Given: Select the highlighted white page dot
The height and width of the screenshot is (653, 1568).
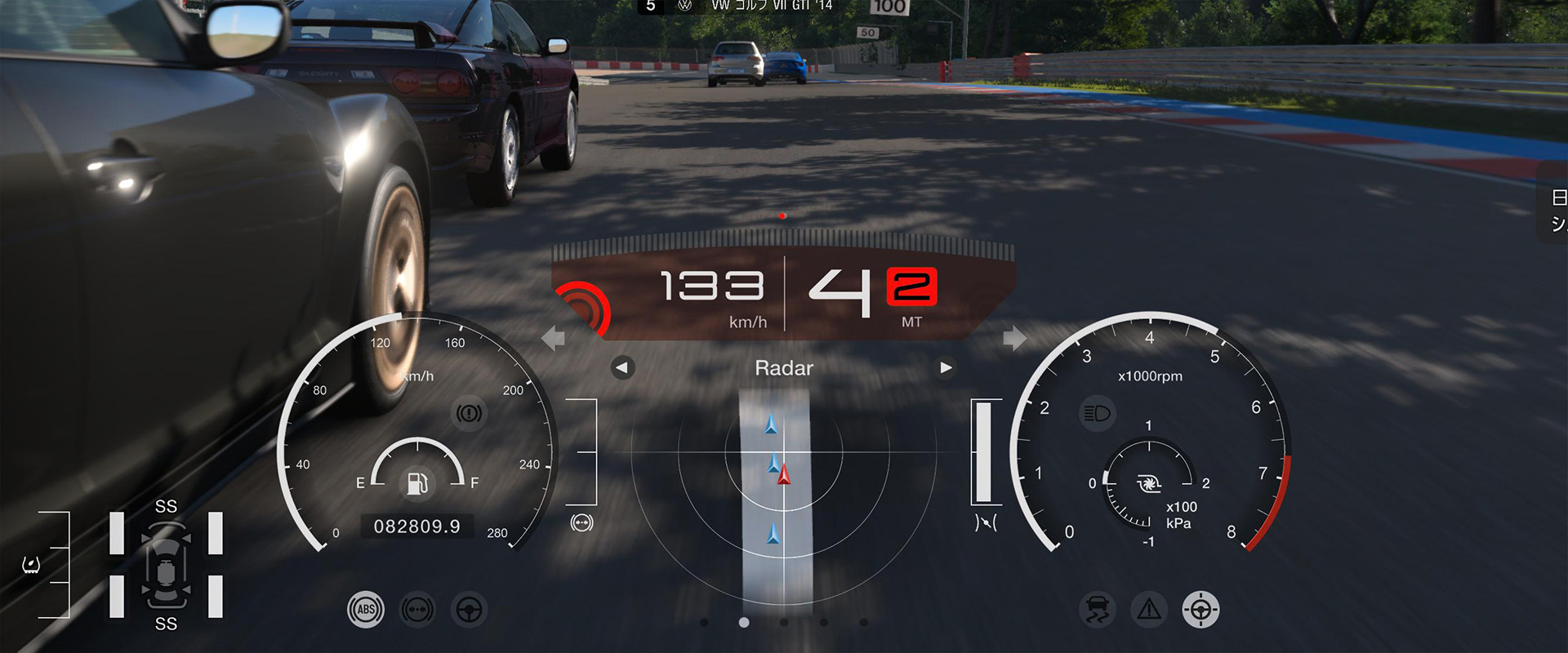Looking at the screenshot, I should (x=744, y=623).
